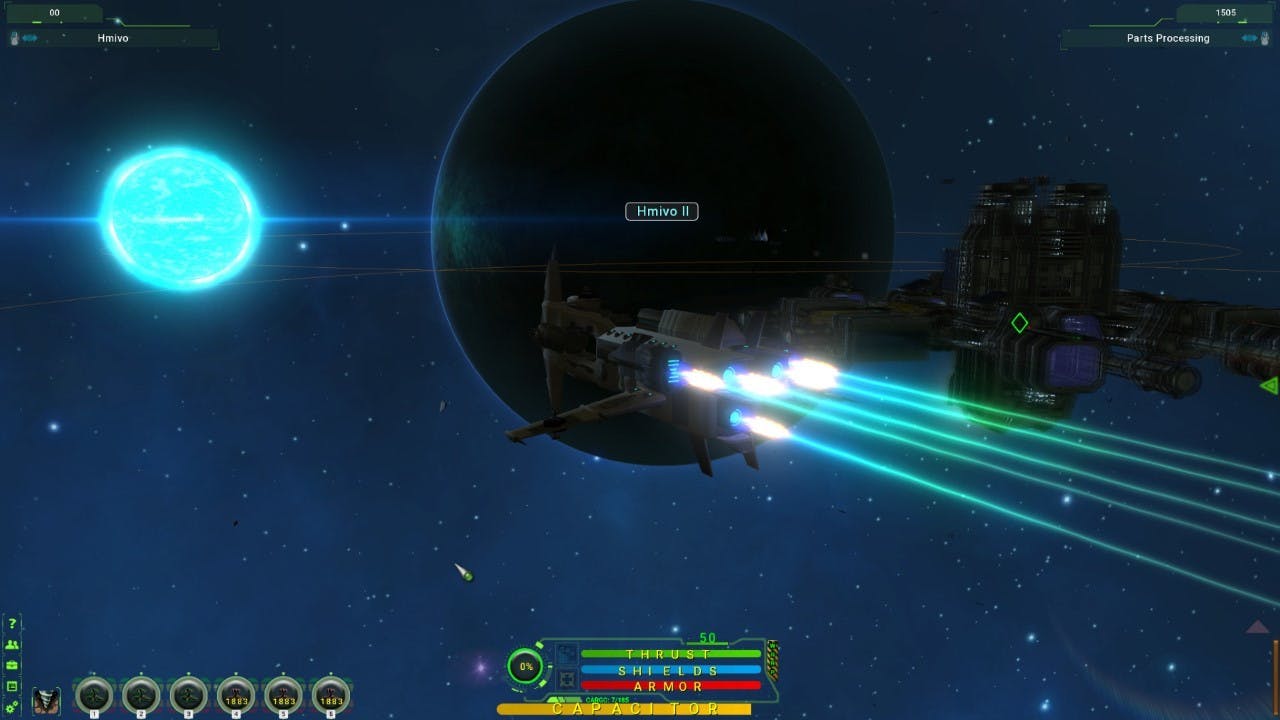Click the 00 counter bar at top left
This screenshot has width=1280, height=720.
coord(55,14)
